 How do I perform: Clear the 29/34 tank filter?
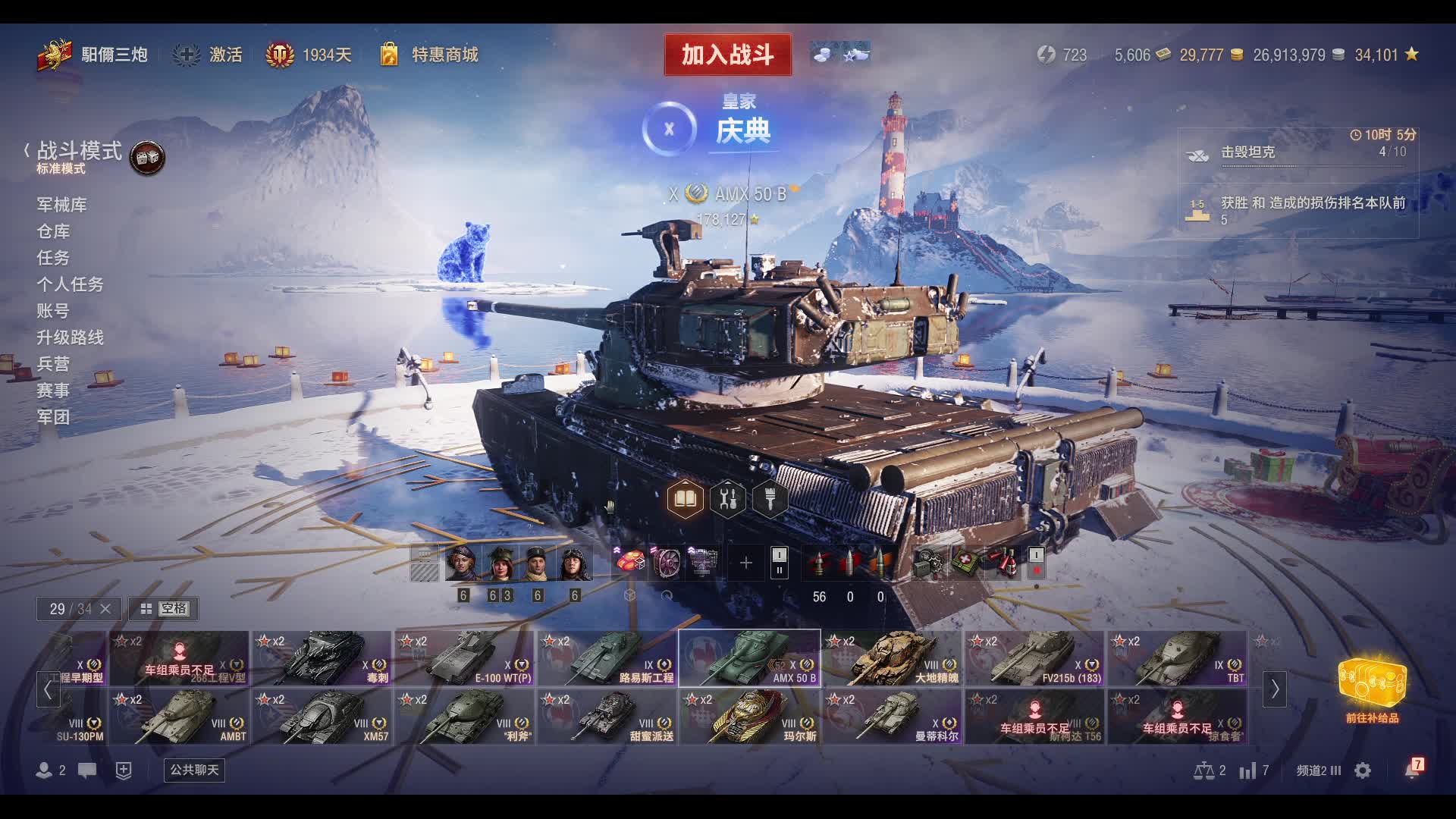click(105, 609)
